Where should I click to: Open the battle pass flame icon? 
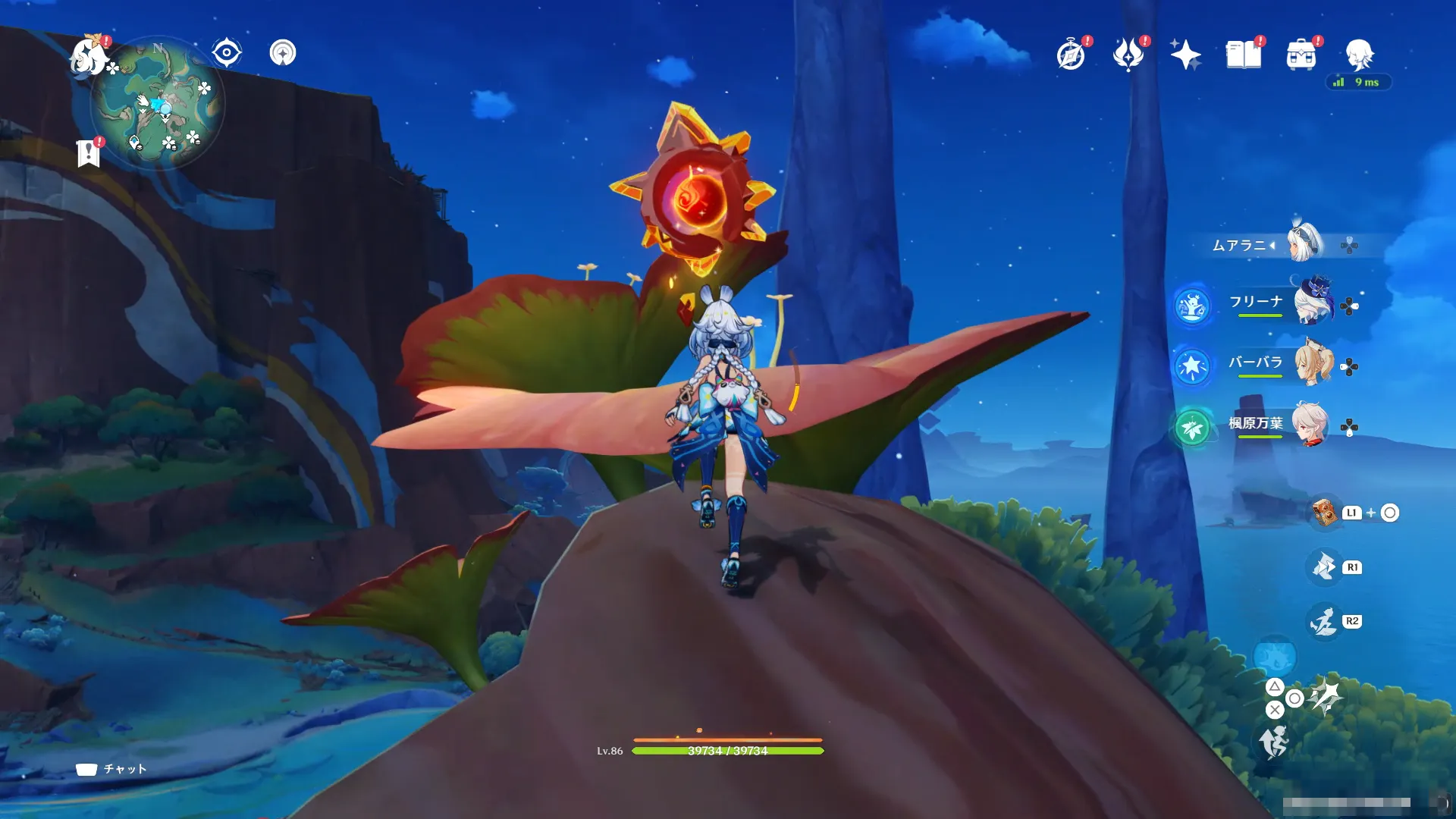click(x=1128, y=55)
